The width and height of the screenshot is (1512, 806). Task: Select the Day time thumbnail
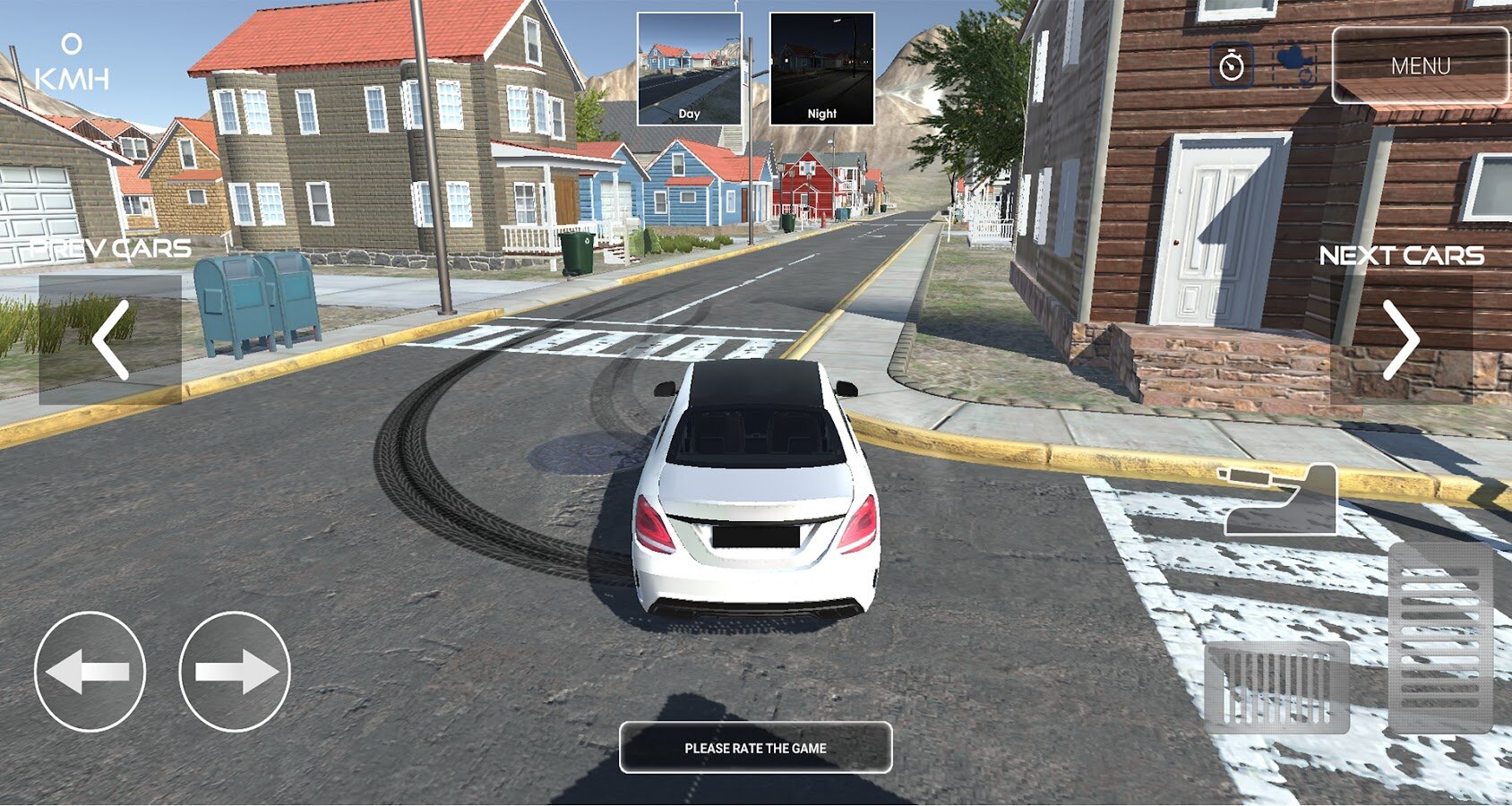pyautogui.click(x=689, y=69)
